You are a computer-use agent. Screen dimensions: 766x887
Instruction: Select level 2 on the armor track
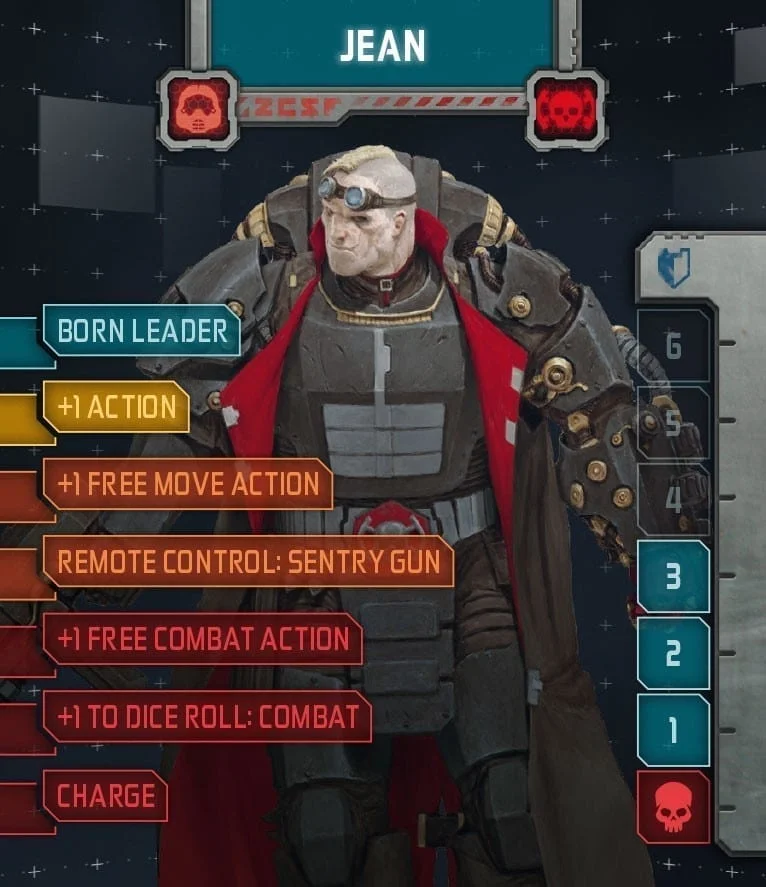673,654
